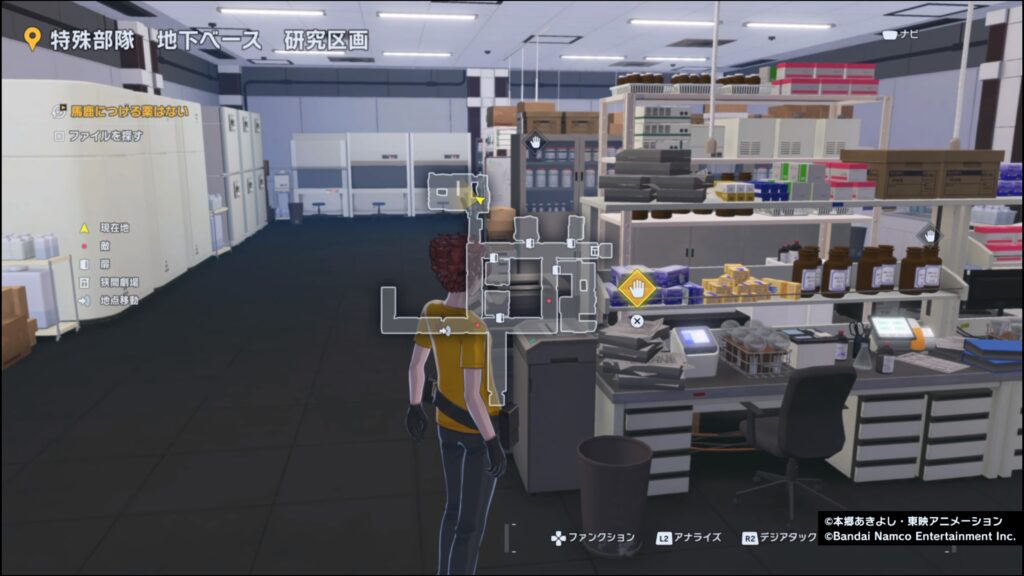The width and height of the screenshot is (1024, 576).
Task: Activate the highlighted yellow hand interaction marker
Action: click(x=635, y=290)
